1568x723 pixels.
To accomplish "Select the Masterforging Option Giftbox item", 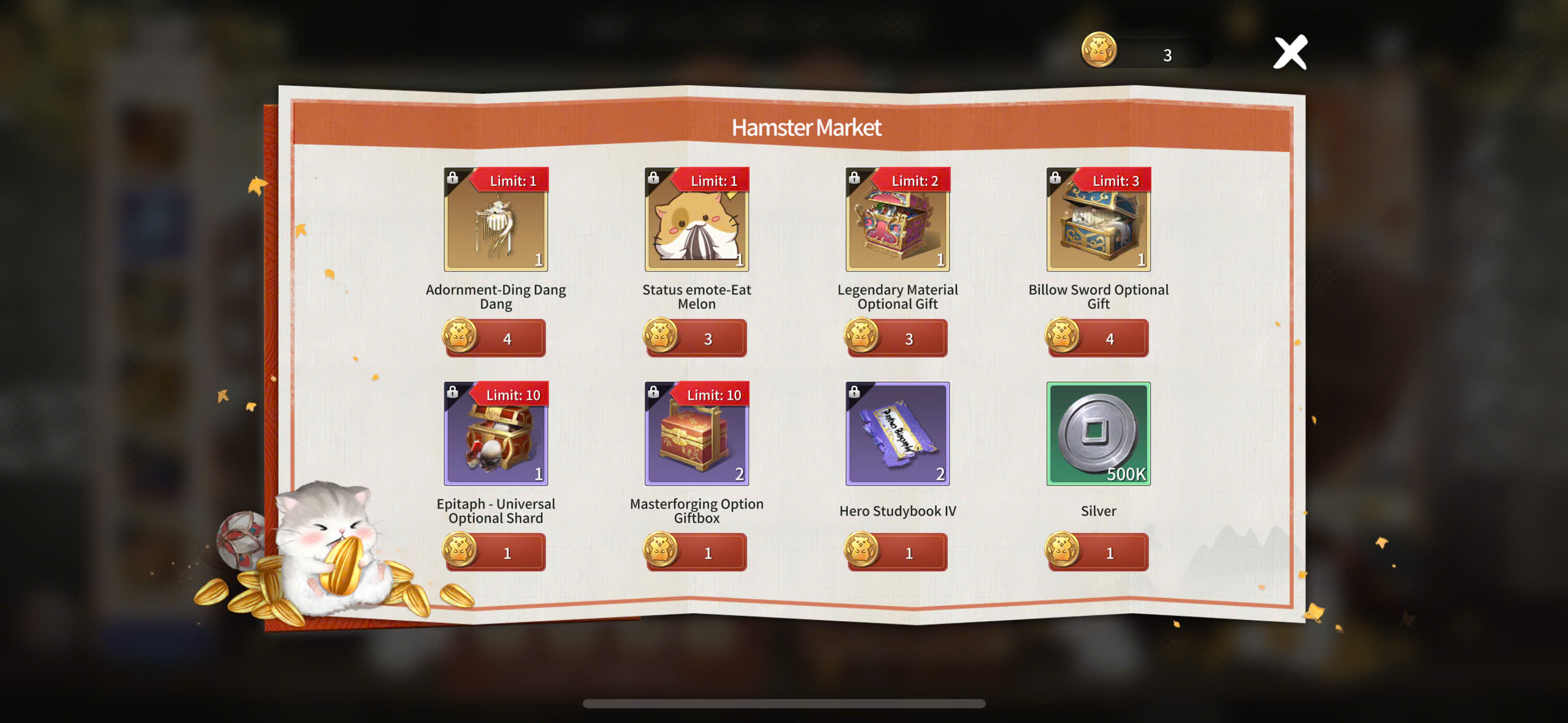I will (x=696, y=434).
